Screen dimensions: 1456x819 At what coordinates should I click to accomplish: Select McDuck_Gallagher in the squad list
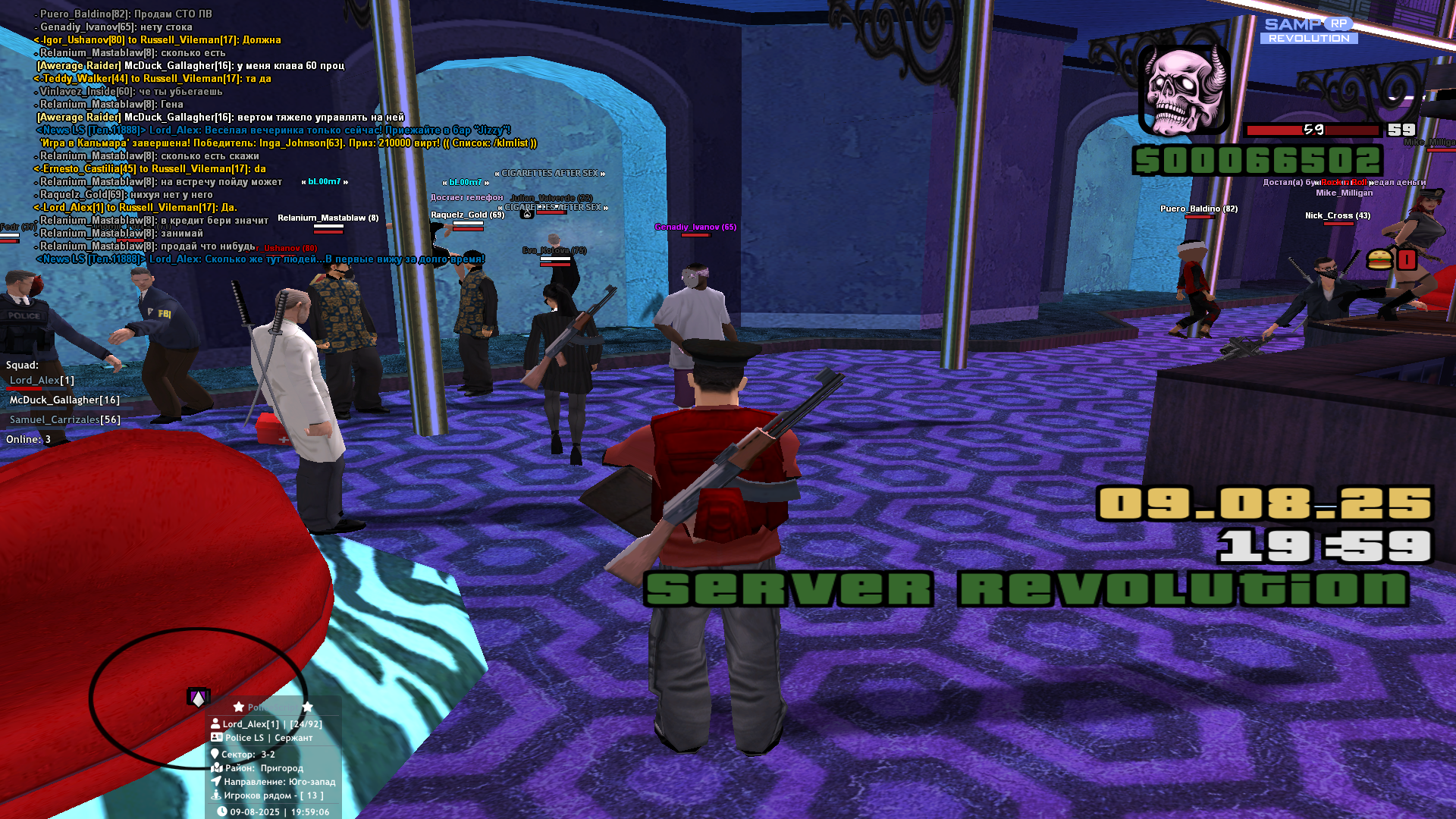64,400
